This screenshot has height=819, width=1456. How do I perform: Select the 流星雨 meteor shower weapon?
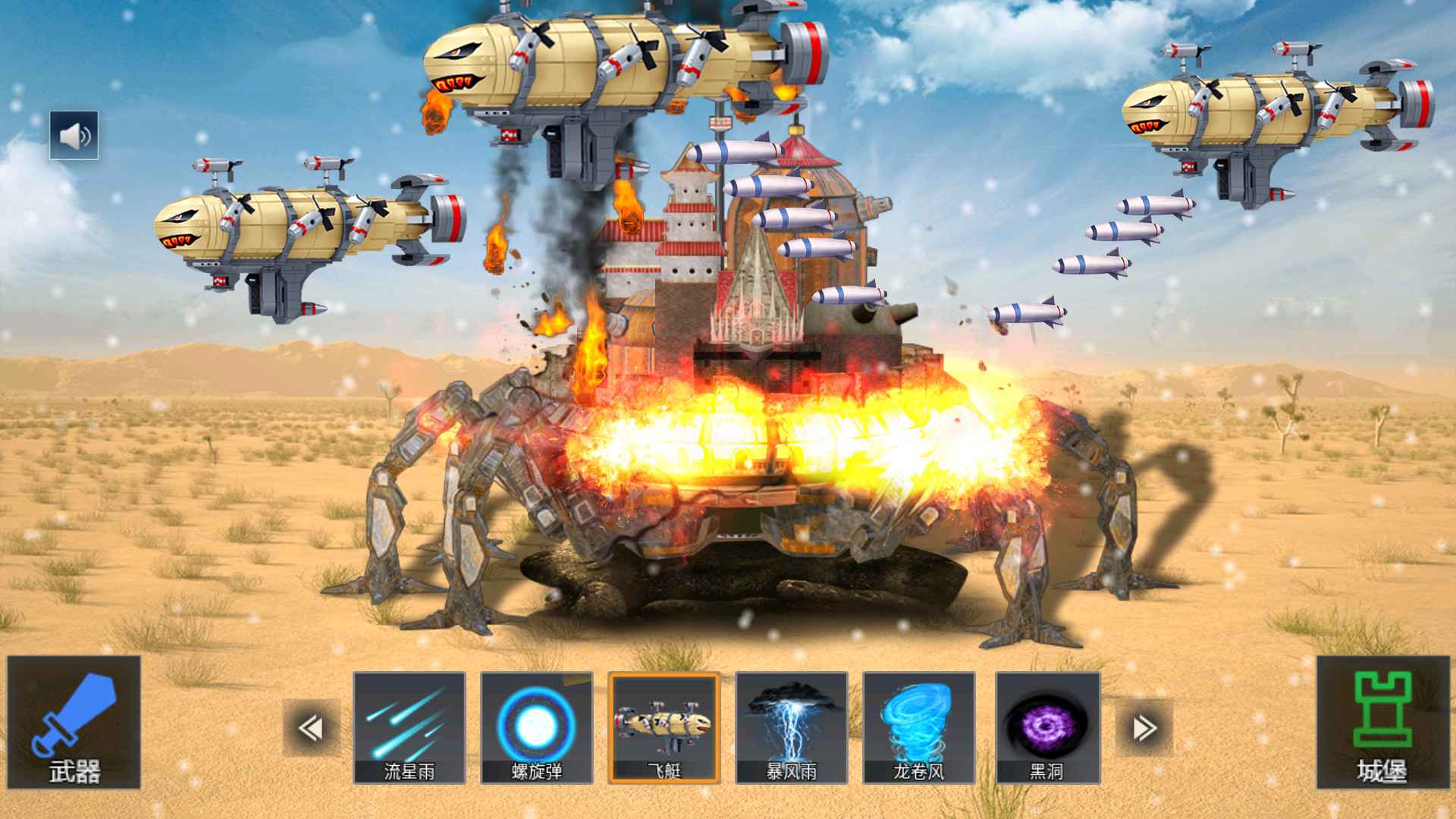409,728
